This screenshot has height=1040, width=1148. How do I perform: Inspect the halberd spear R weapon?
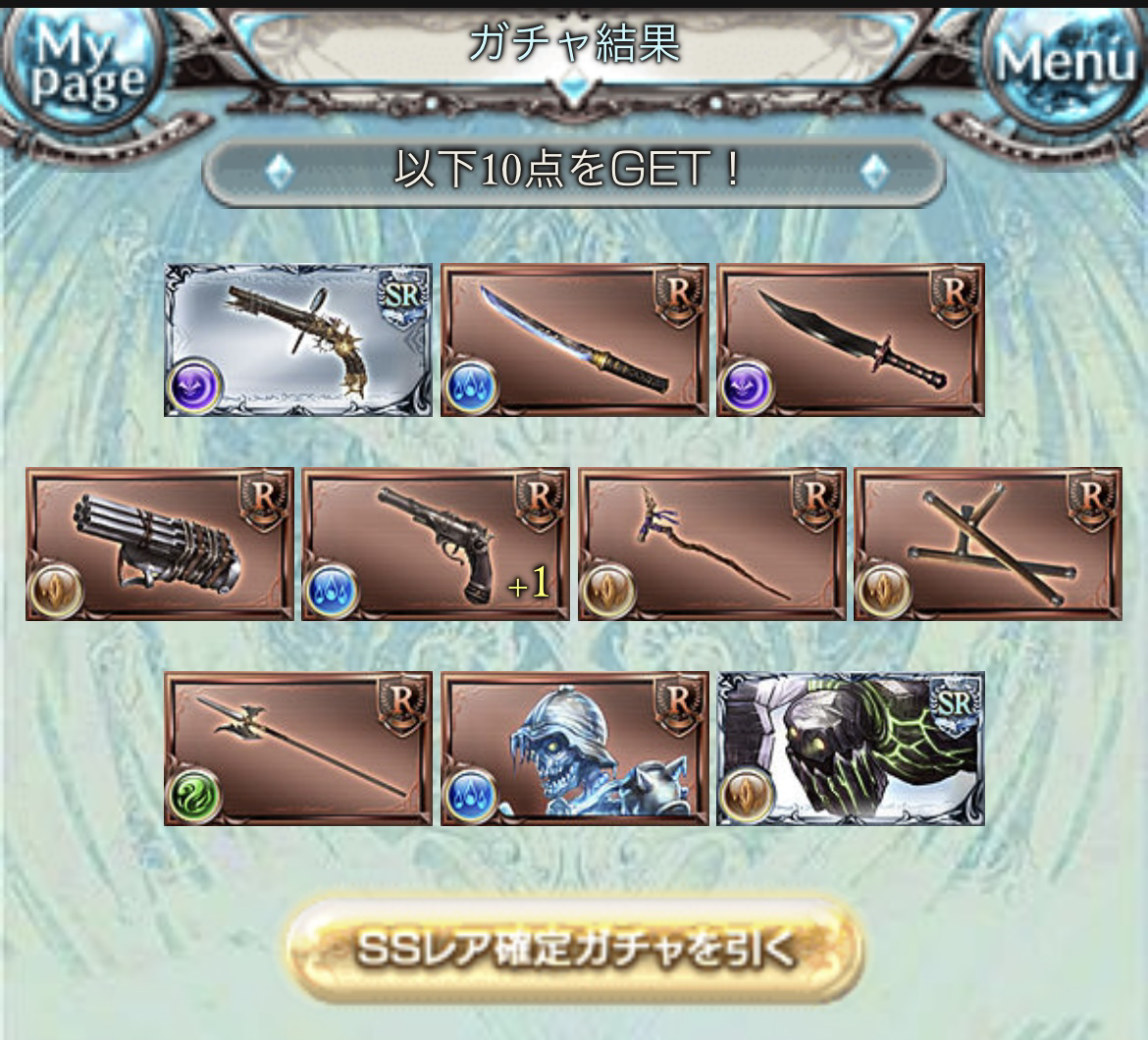pyautogui.click(x=297, y=748)
